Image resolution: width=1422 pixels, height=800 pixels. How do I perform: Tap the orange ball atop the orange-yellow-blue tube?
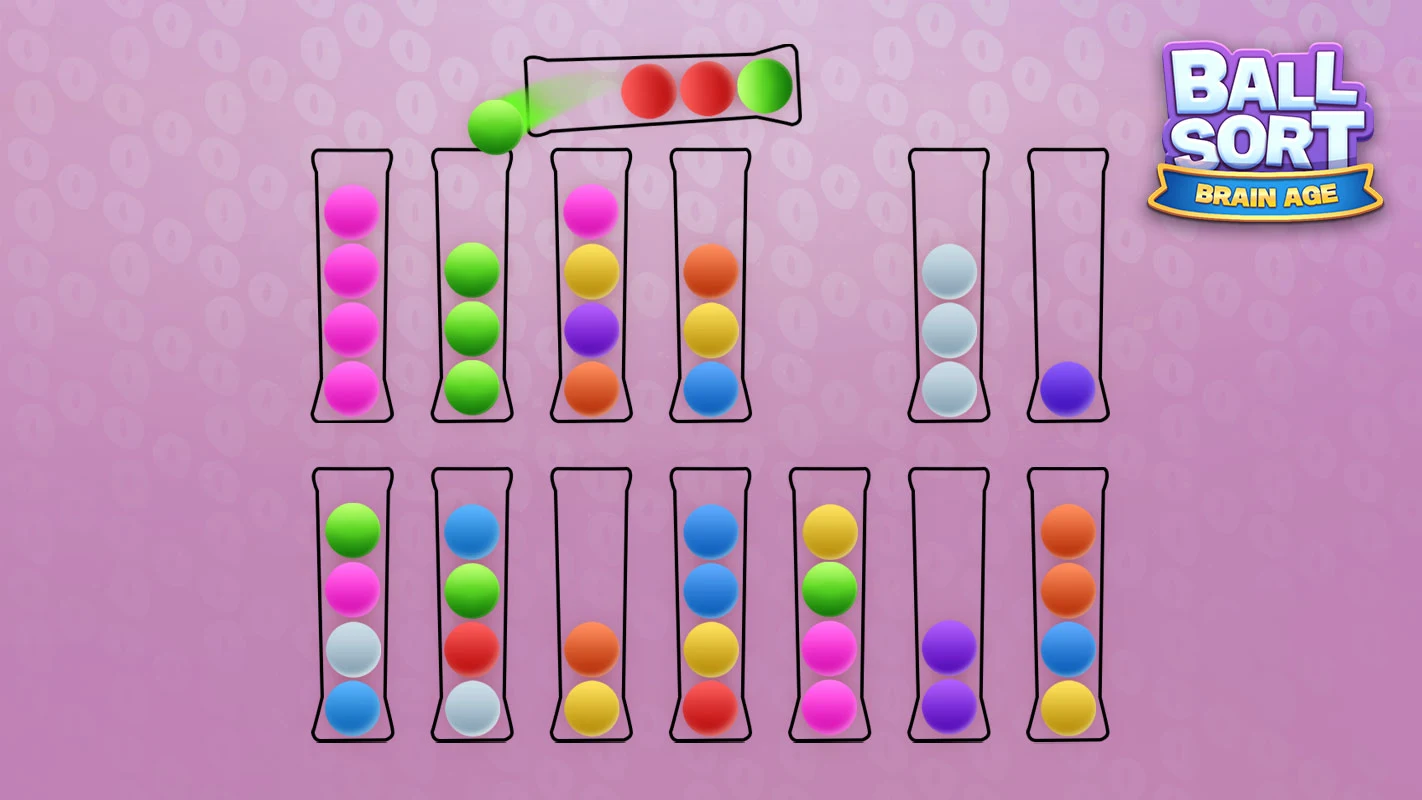[712, 268]
